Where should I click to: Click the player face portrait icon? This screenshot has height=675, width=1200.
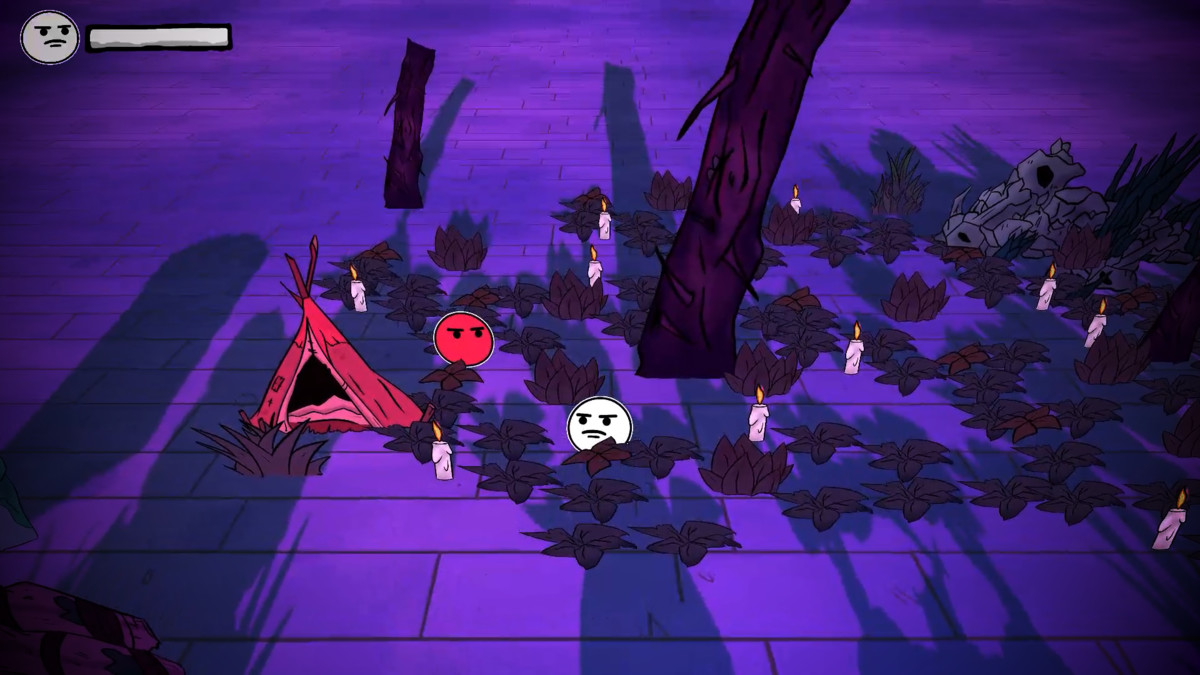(49, 38)
